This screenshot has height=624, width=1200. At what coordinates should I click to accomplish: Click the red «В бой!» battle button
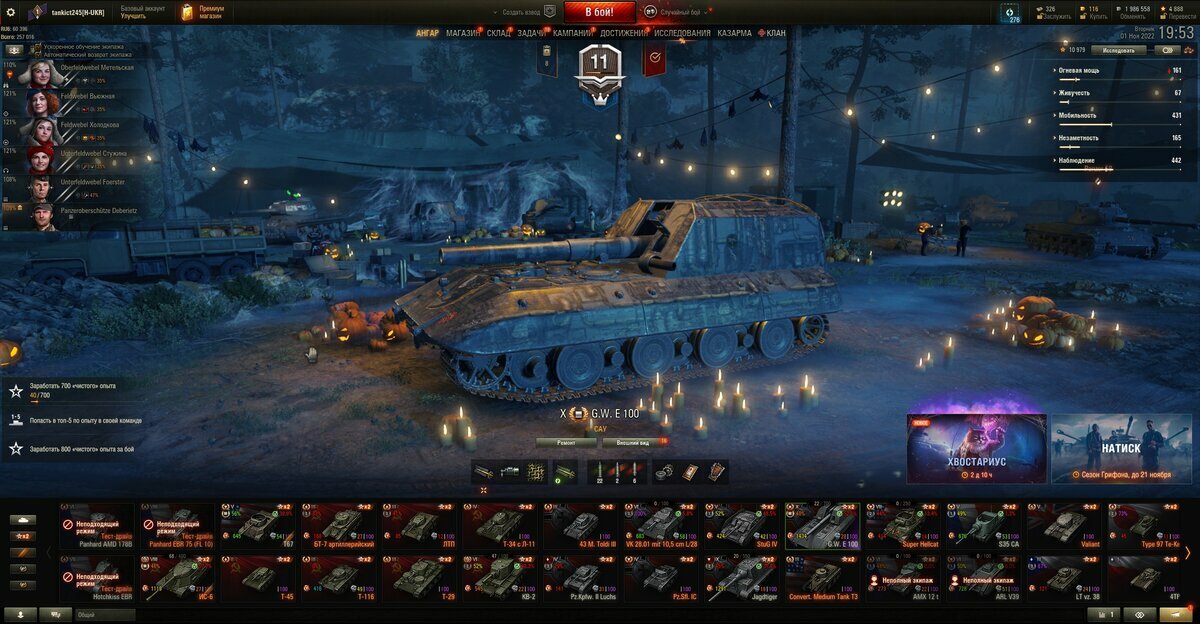(x=600, y=12)
